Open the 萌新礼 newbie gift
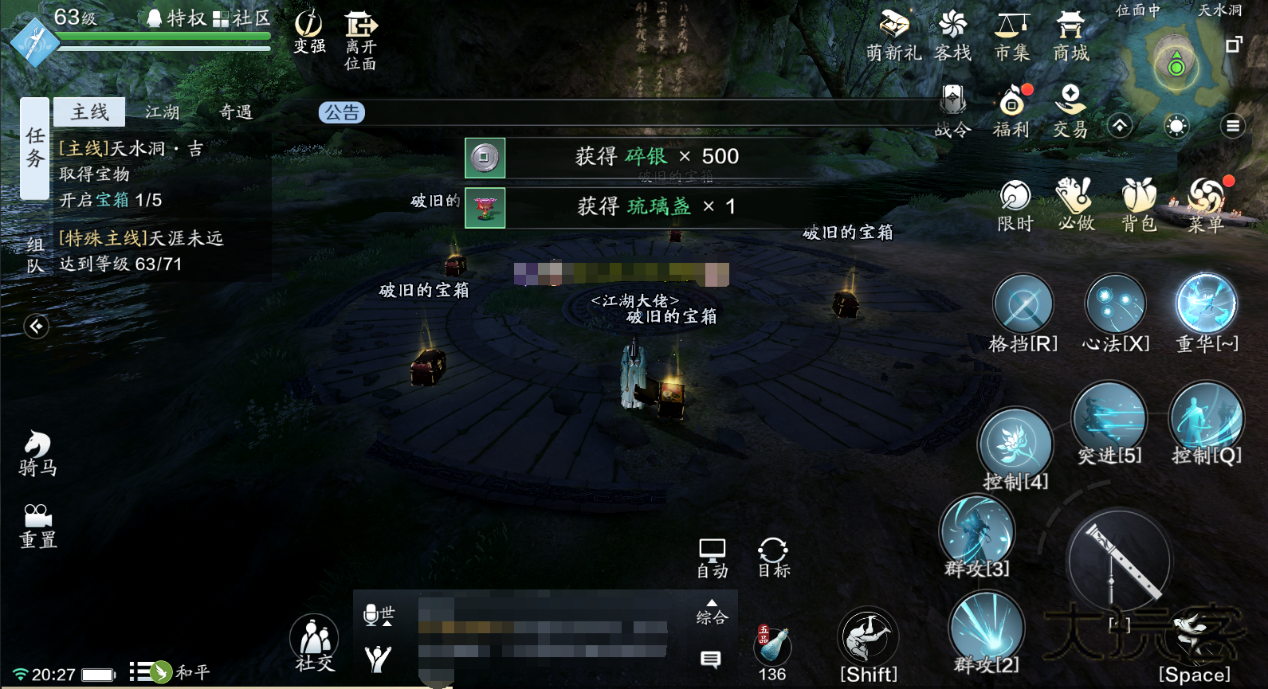The width and height of the screenshot is (1268, 689). (x=893, y=35)
